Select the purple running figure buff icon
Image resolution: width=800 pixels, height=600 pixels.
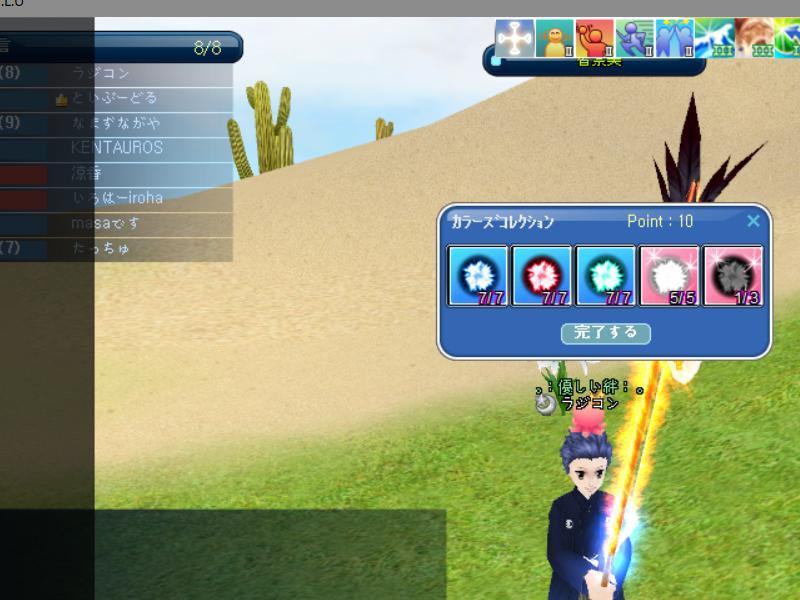coord(634,39)
